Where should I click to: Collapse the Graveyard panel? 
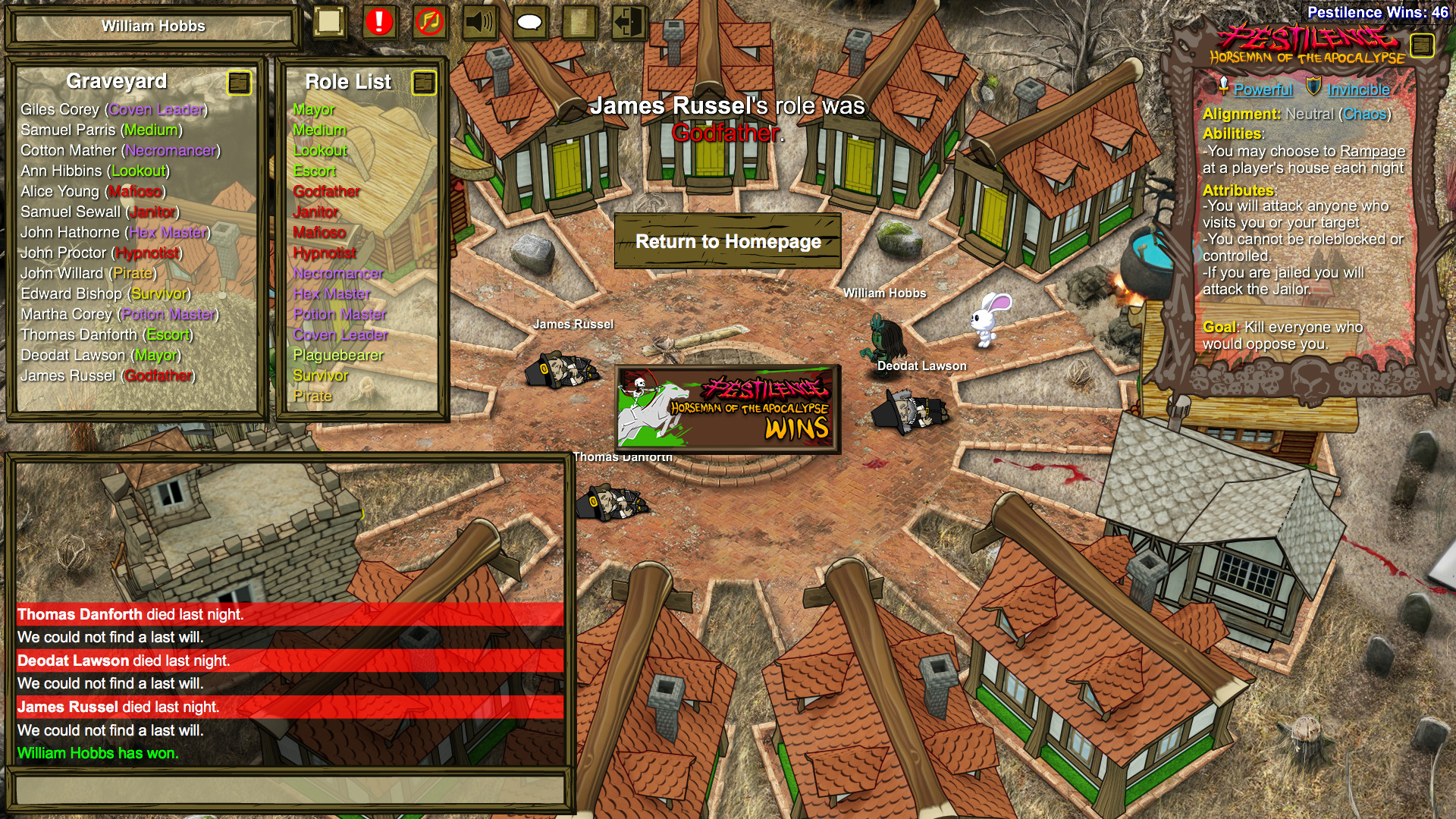click(240, 84)
